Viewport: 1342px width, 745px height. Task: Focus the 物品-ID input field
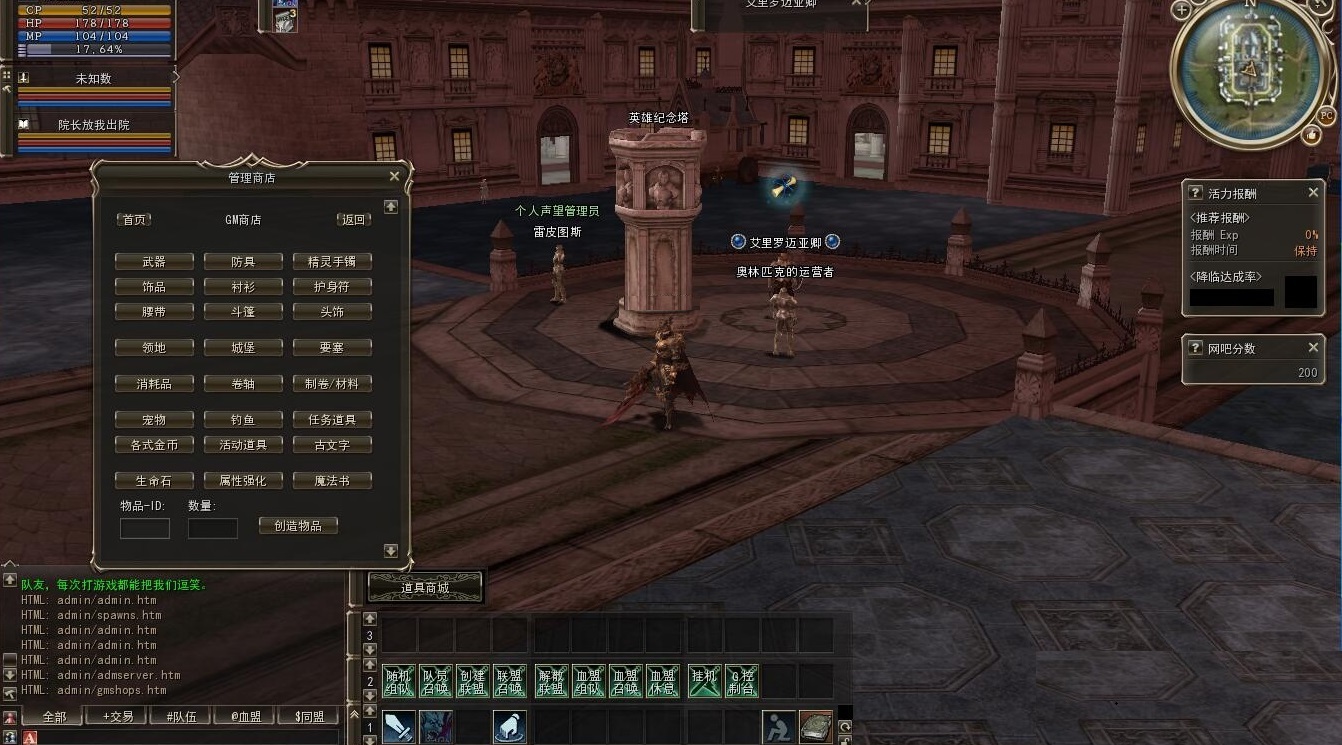coord(145,528)
